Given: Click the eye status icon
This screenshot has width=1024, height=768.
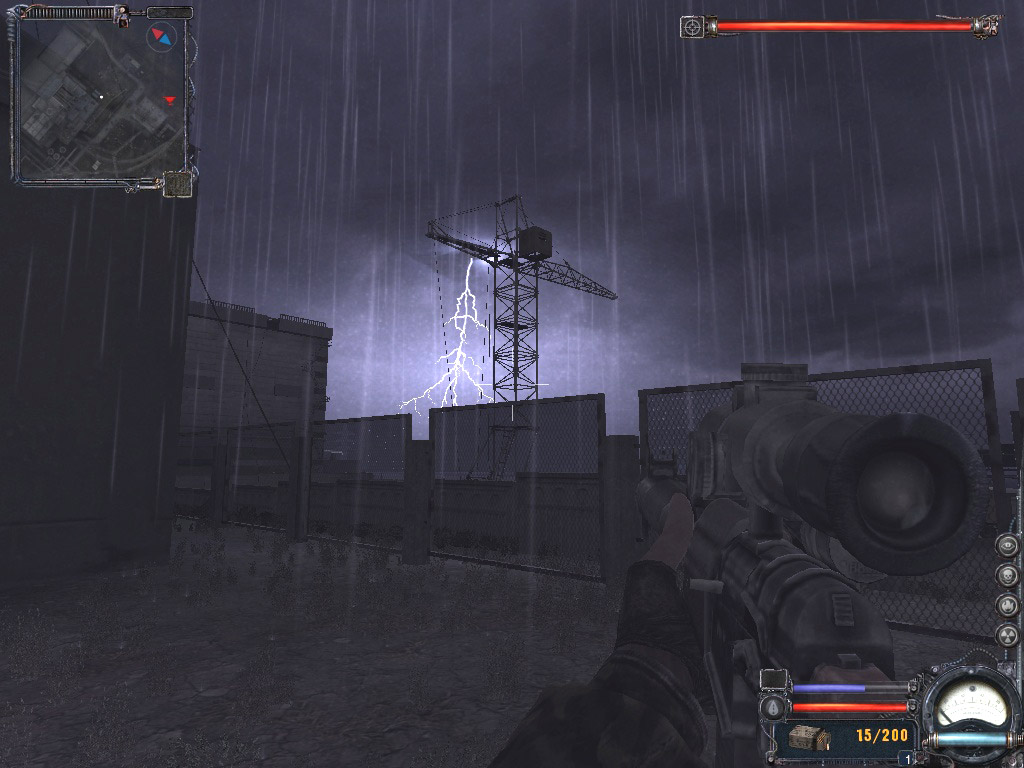Looking at the screenshot, I should point(1008,546).
